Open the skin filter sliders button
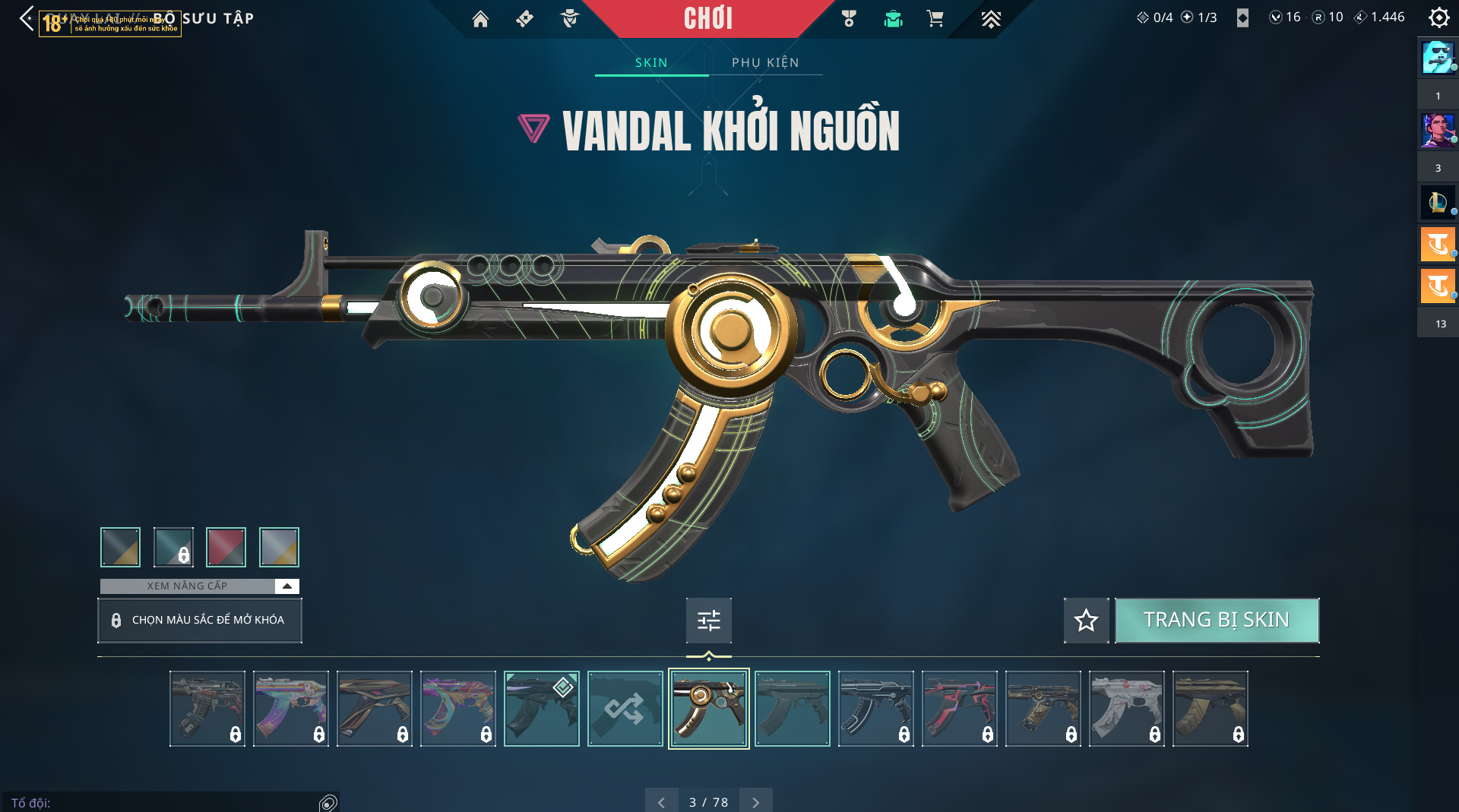Image resolution: width=1459 pixels, height=812 pixels. tap(708, 620)
